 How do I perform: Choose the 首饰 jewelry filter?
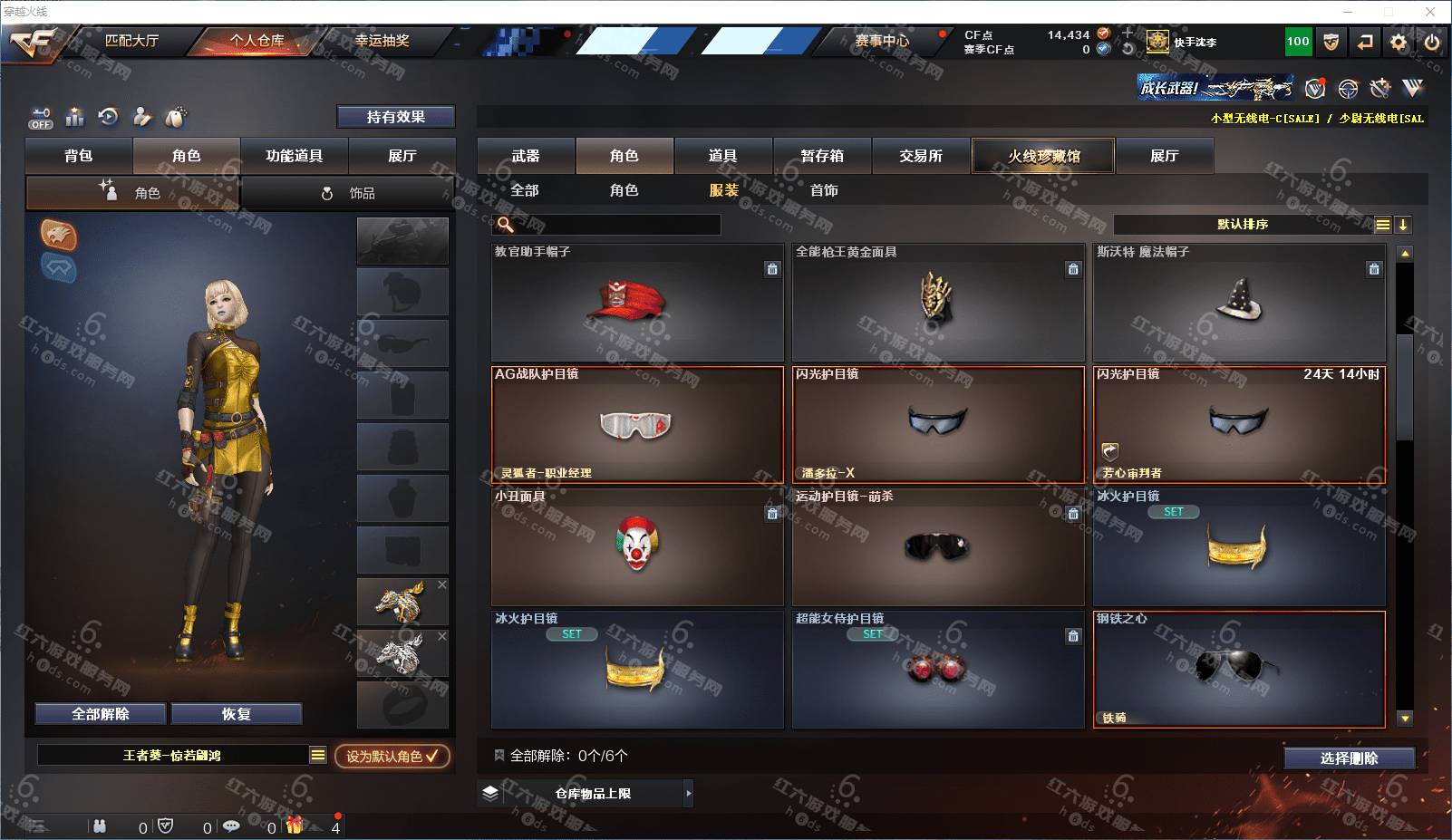[x=824, y=190]
